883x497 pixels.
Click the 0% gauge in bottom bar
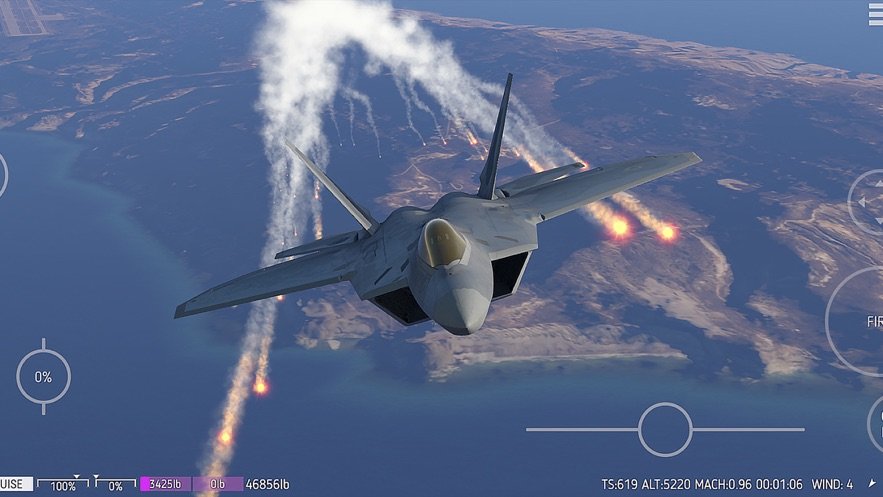115,485
